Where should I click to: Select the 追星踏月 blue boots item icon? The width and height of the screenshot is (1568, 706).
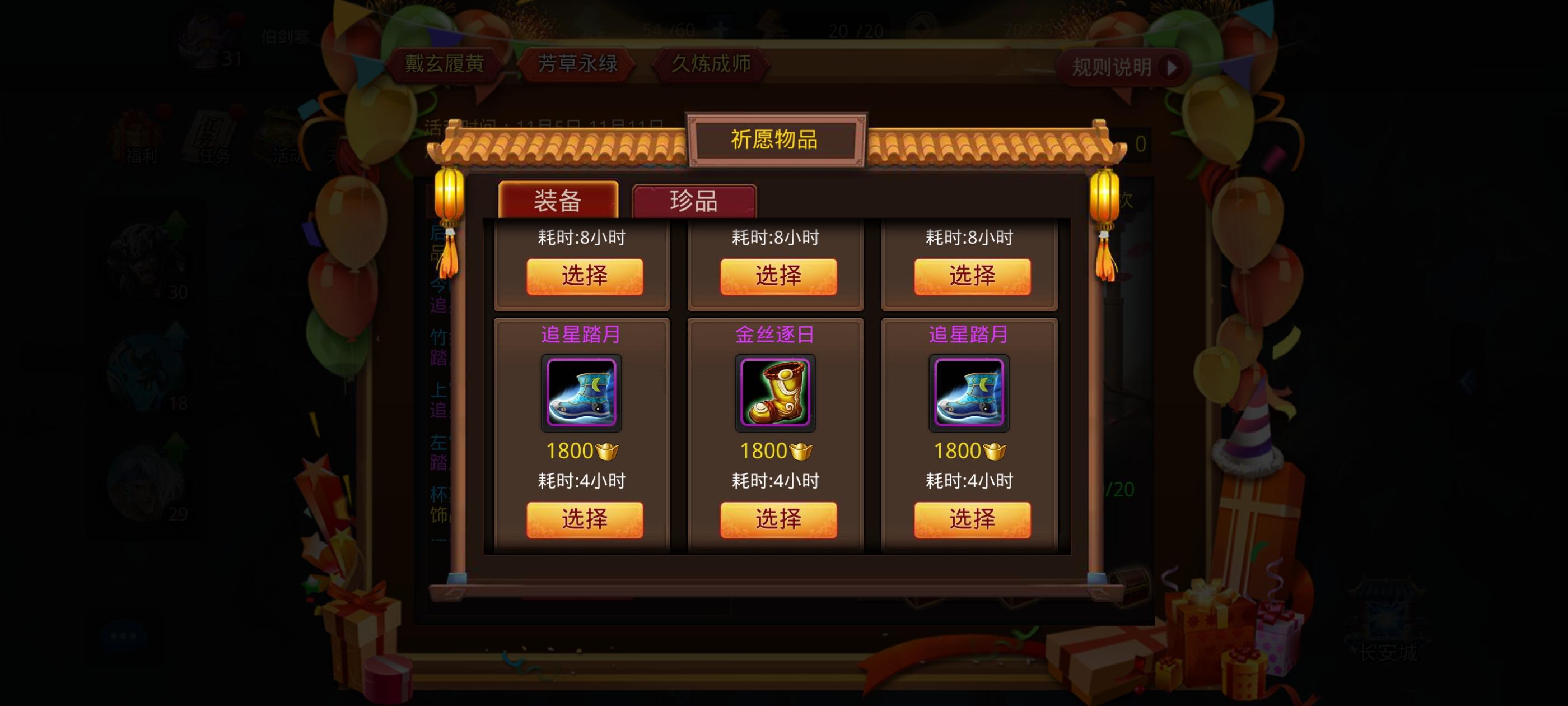click(x=581, y=394)
